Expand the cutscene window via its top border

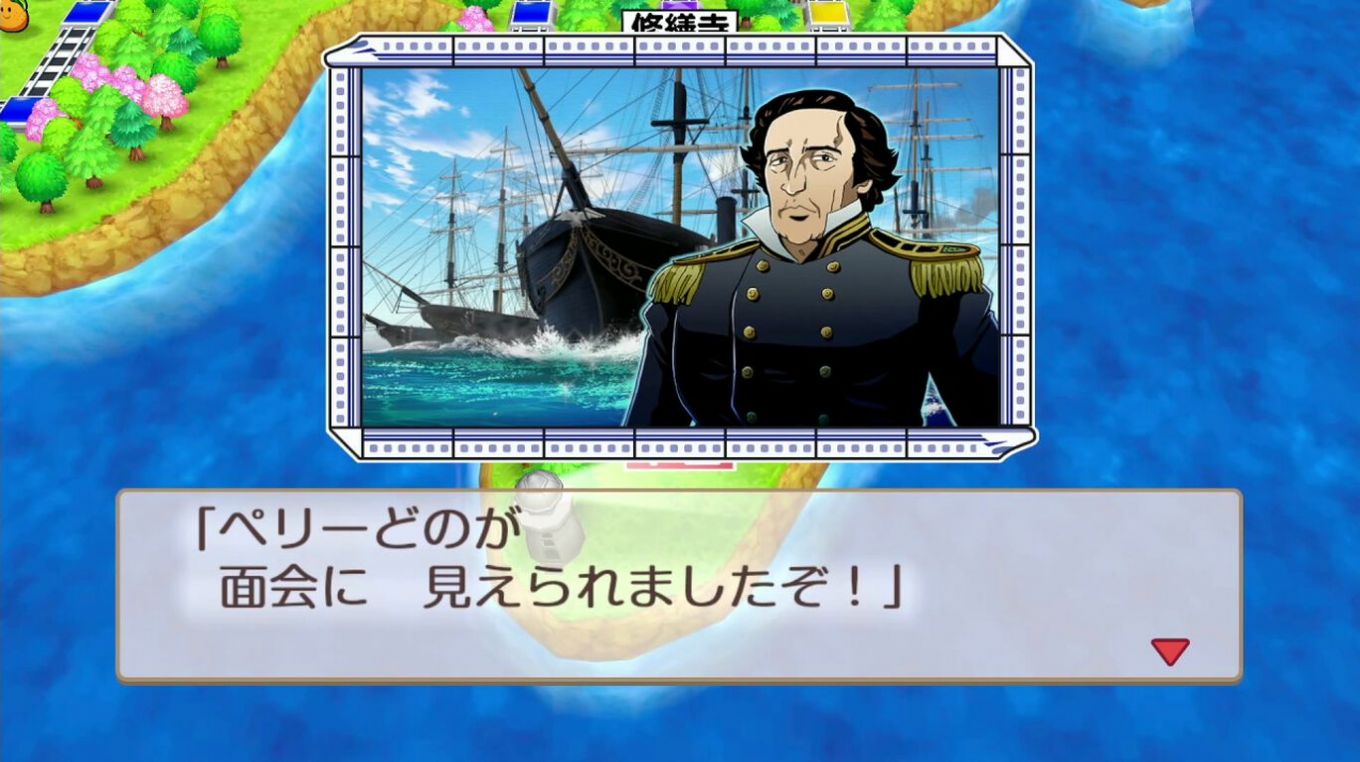point(680,42)
